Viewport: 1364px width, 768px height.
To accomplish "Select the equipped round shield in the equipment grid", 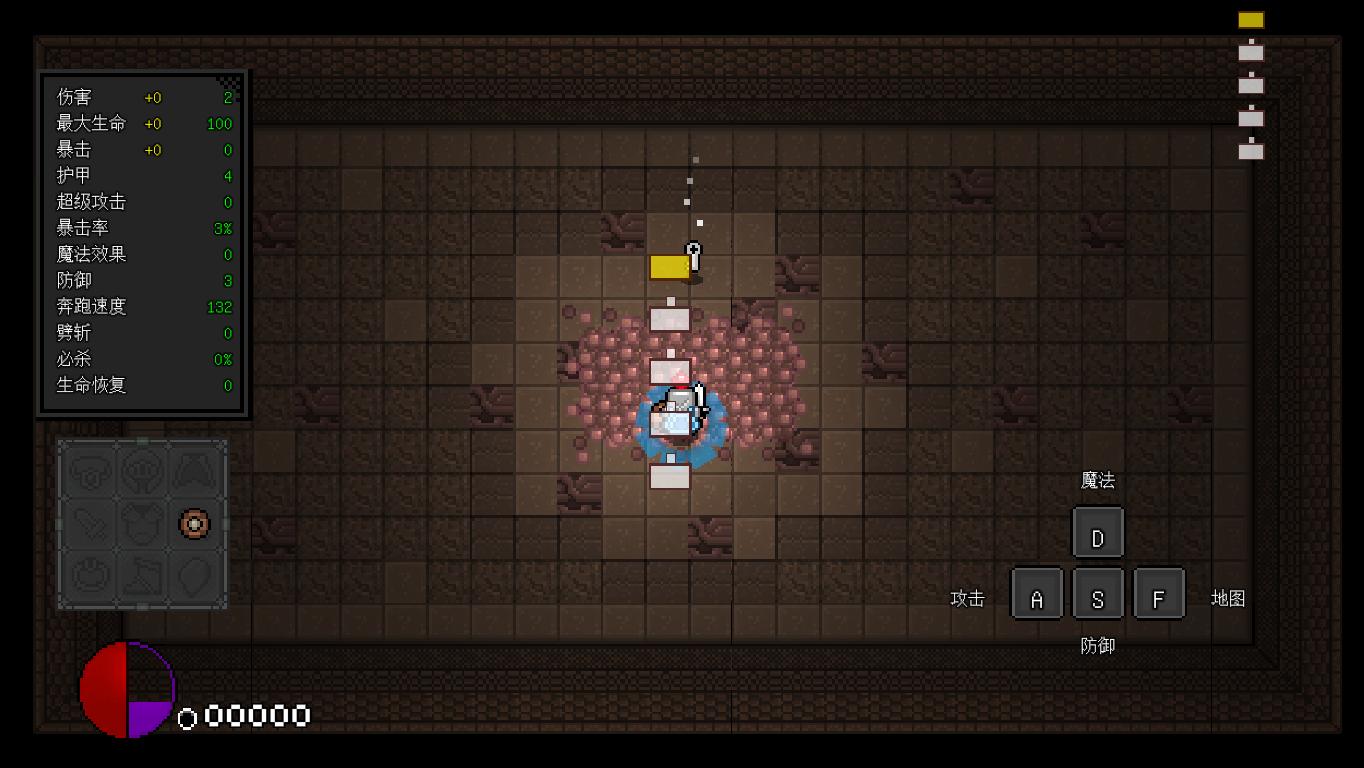I will coord(195,523).
